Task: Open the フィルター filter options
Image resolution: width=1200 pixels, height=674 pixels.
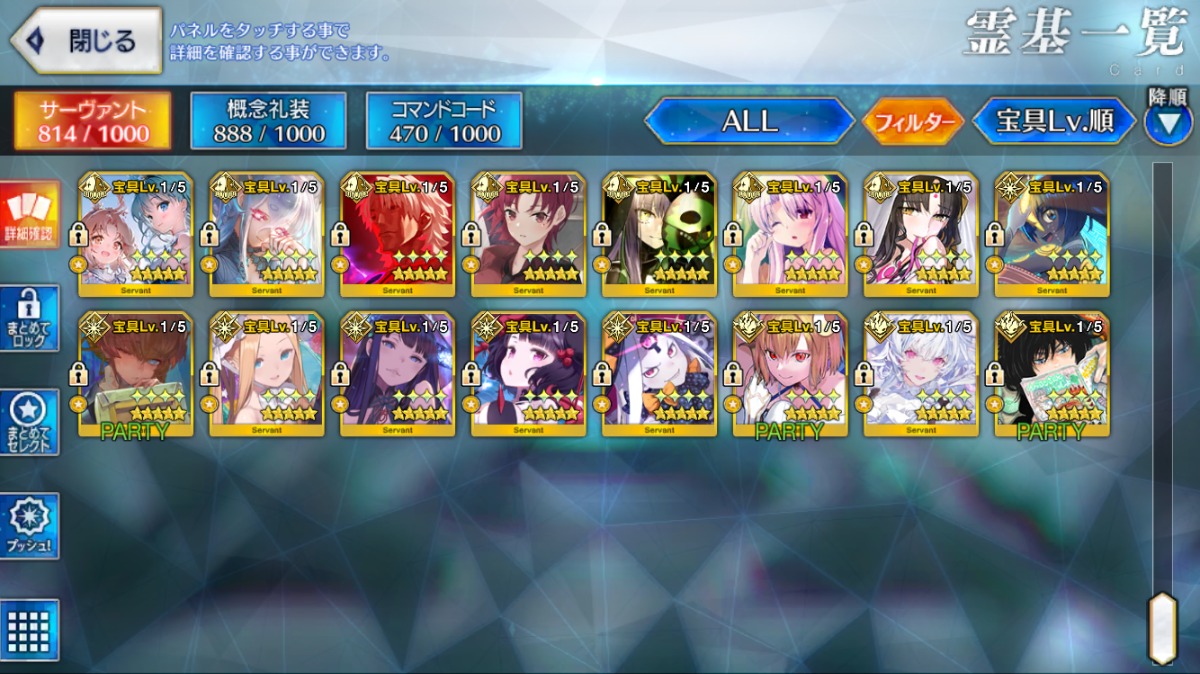Action: point(911,122)
